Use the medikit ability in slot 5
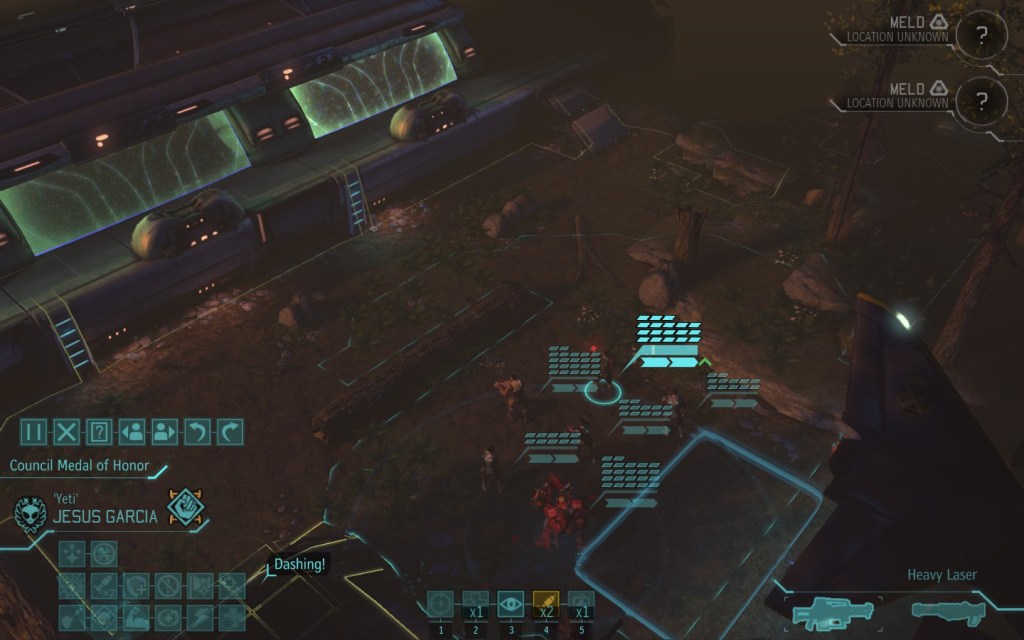Screen dimensions: 1024x640 581,603
